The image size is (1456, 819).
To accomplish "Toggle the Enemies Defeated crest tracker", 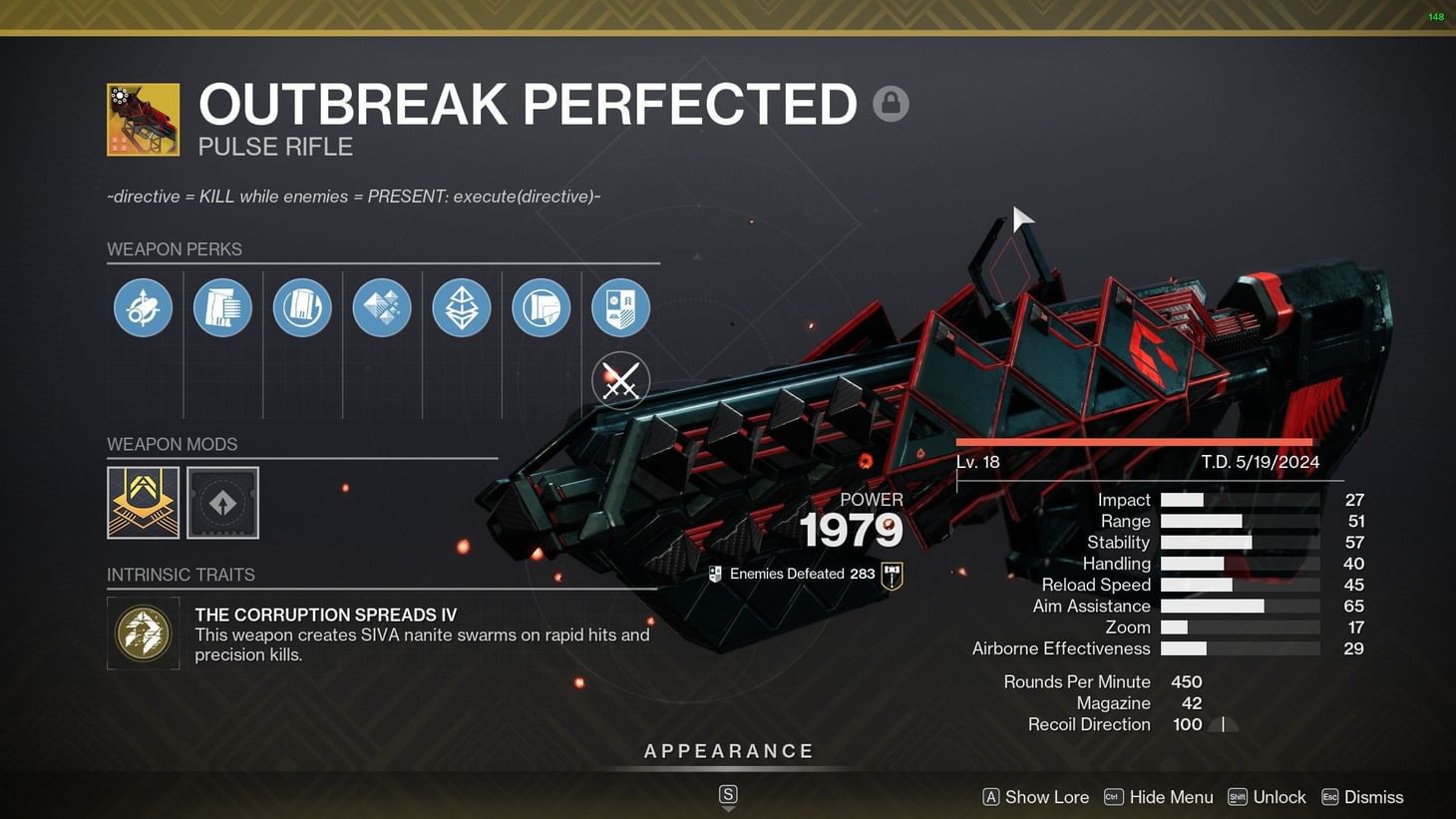I will pos(891,575).
